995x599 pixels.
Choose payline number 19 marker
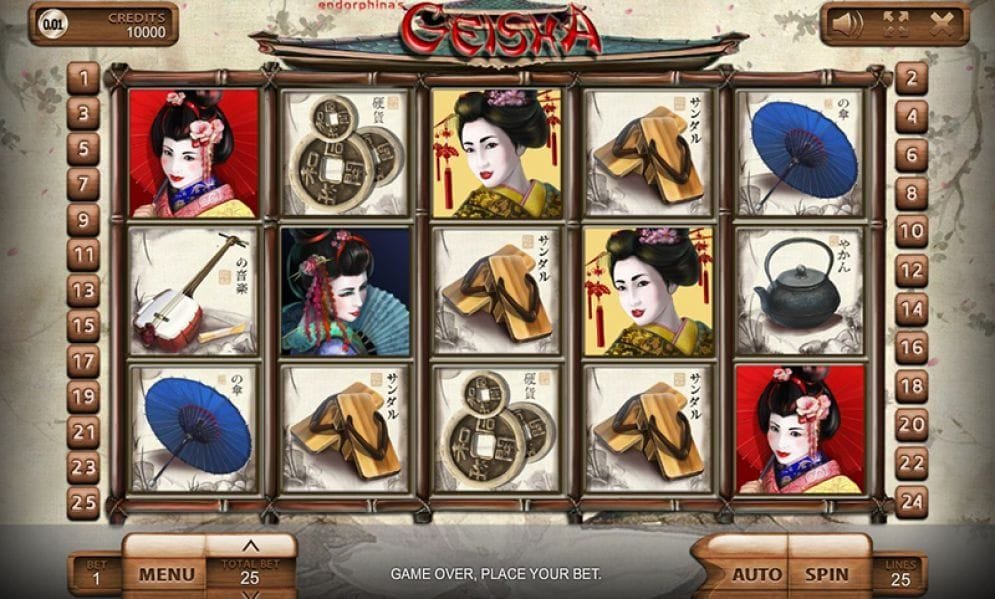pyautogui.click(x=83, y=396)
